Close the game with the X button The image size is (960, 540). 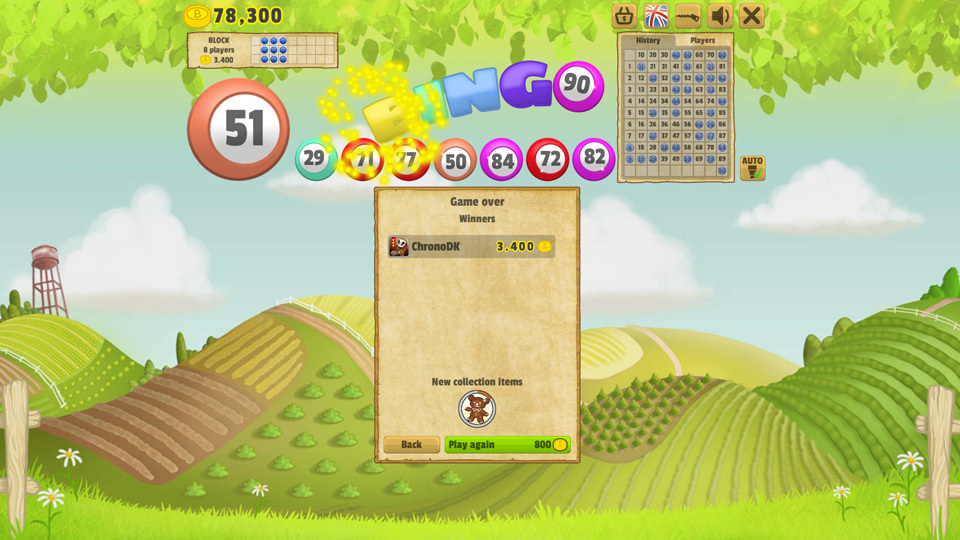click(x=752, y=16)
